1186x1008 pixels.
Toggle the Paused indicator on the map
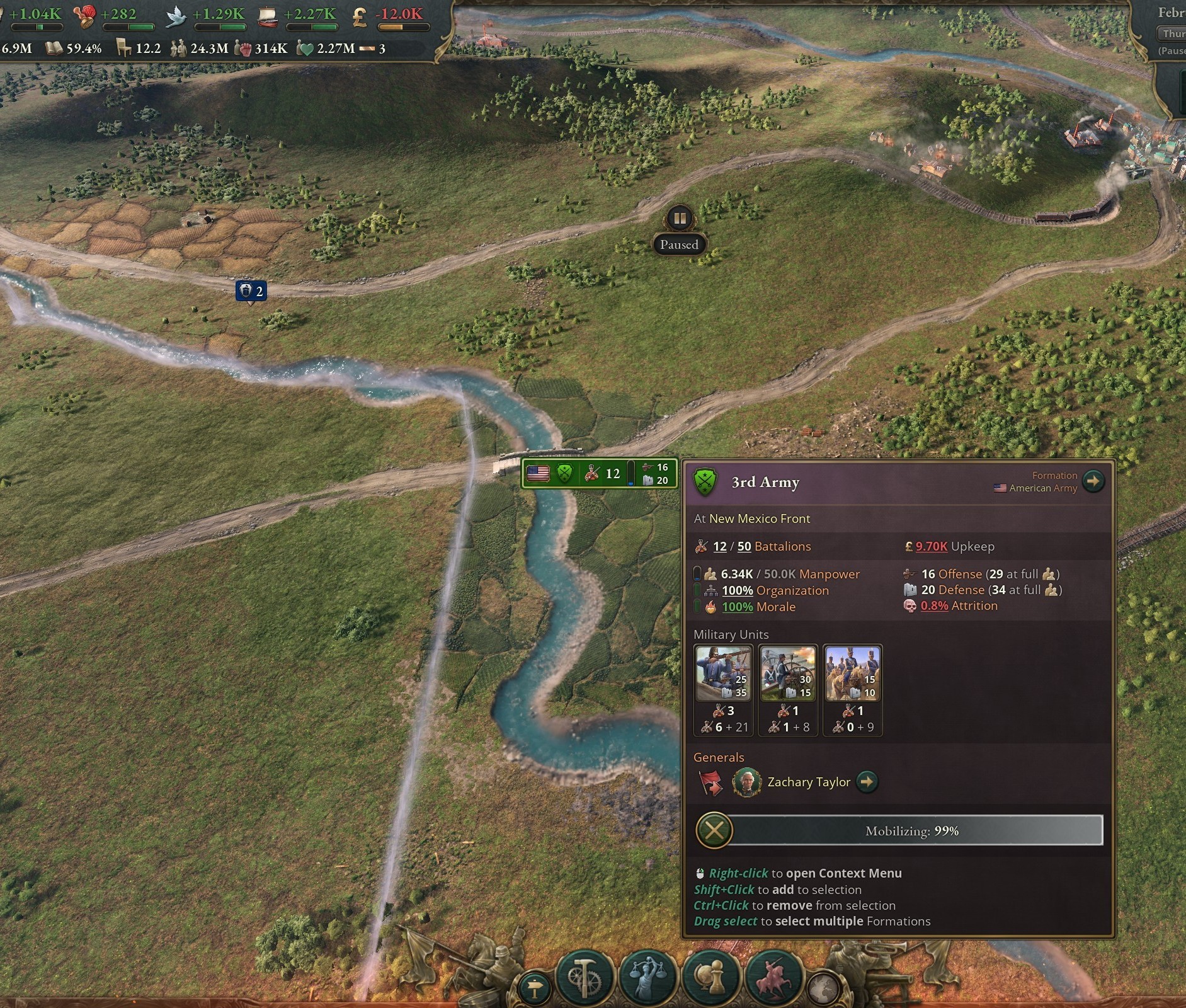pyautogui.click(x=679, y=220)
